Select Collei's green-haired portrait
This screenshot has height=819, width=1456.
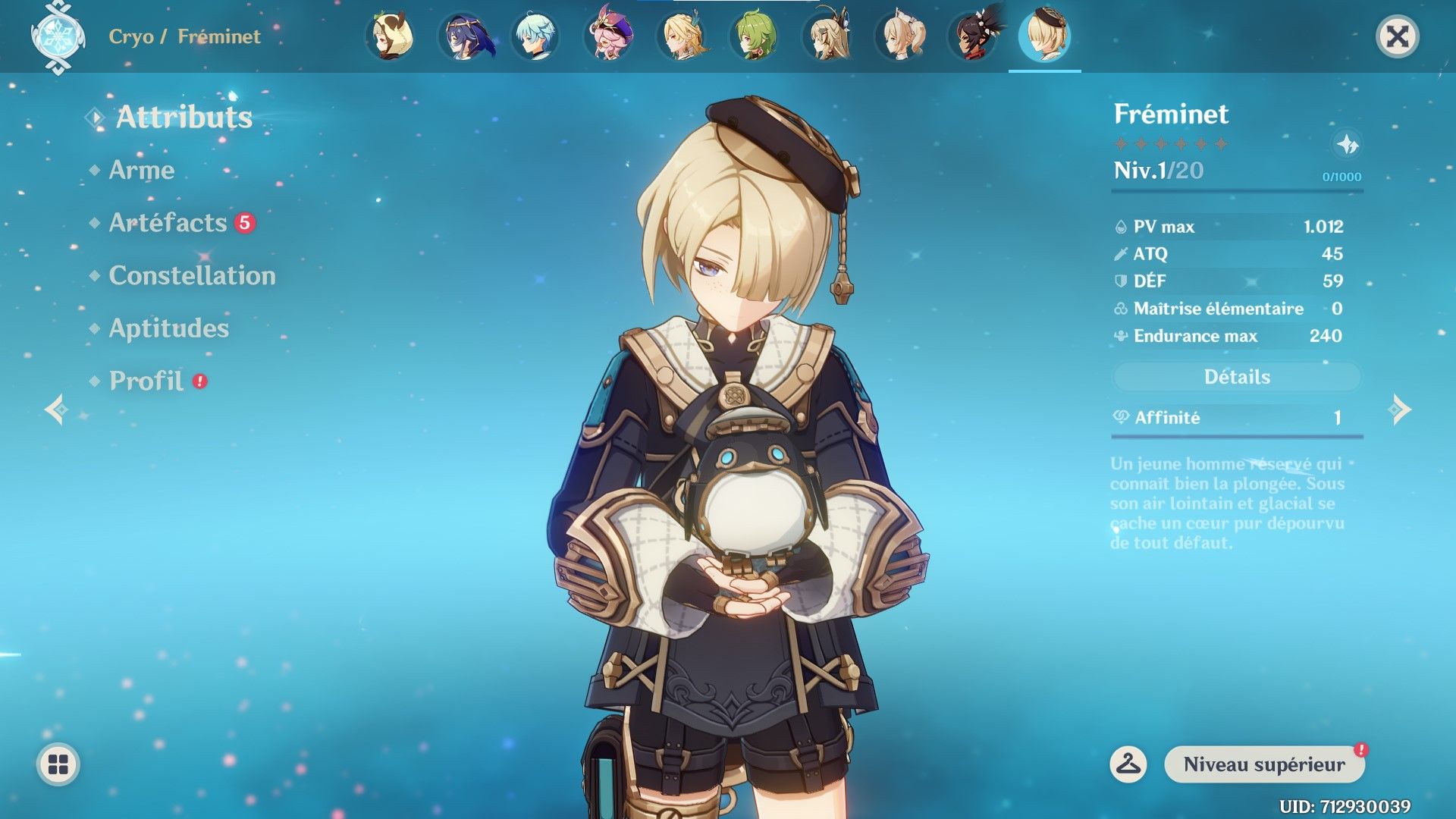[x=754, y=36]
